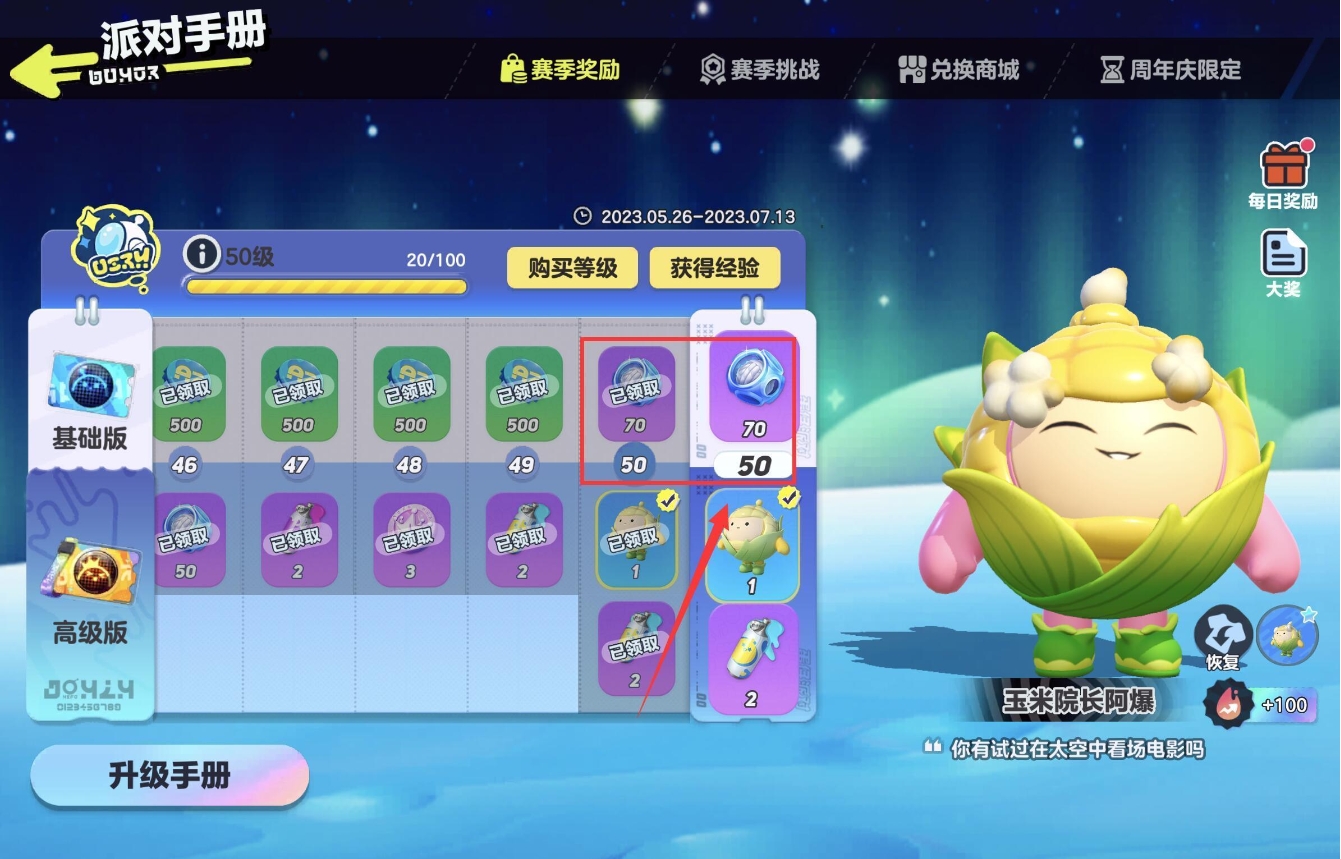Switch to the 周年庆限定 tab
The image size is (1341, 859).
1172,69
